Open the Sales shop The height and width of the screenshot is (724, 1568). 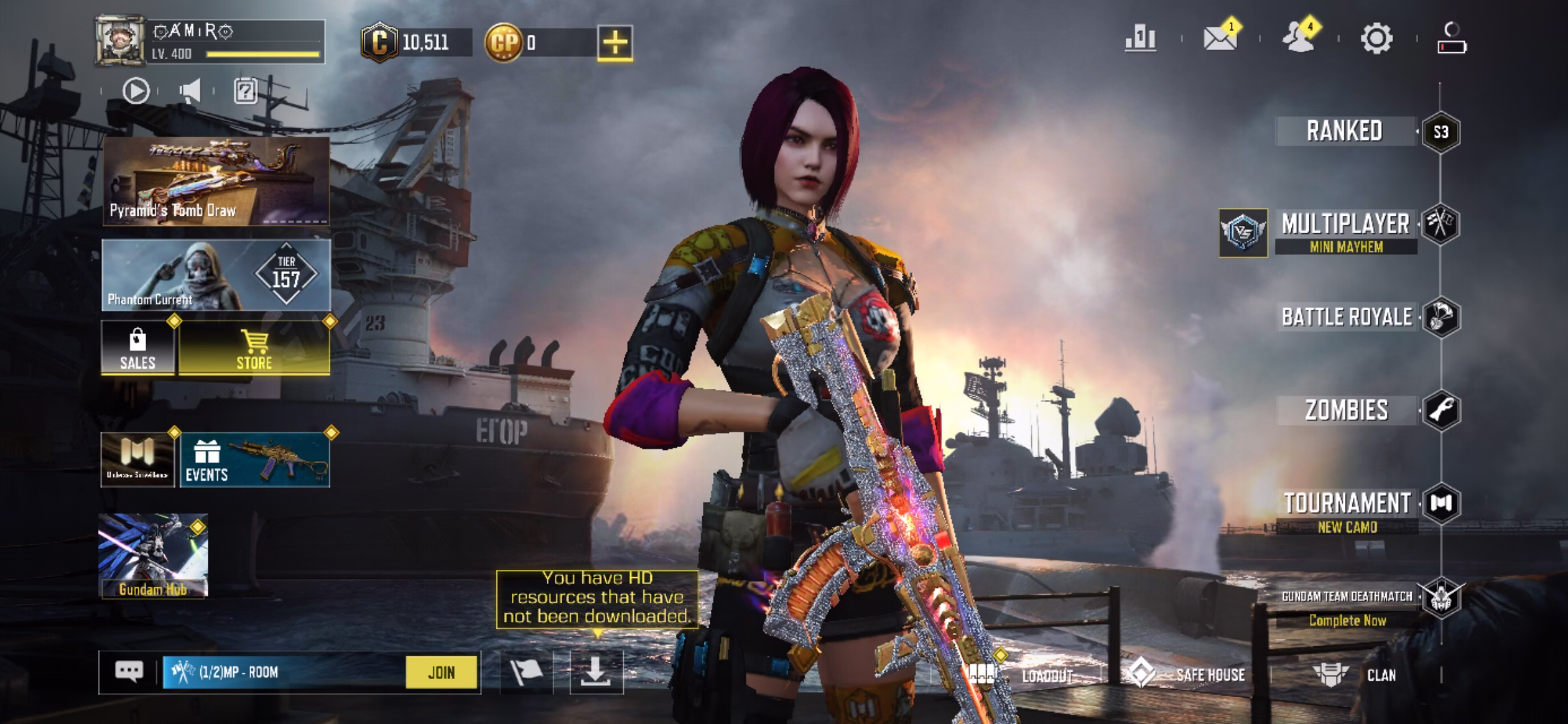point(138,348)
